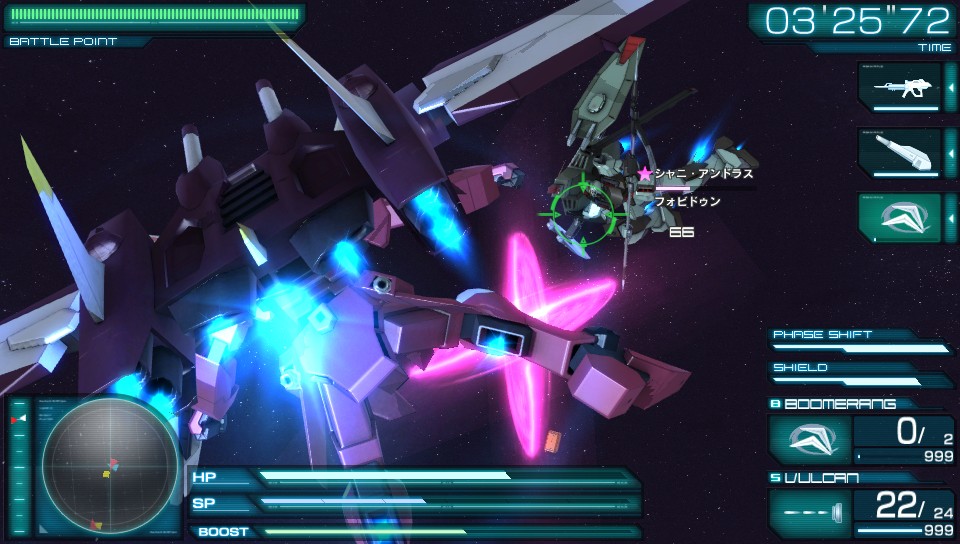
Task: Activate the Boomerang weapon icon panel
Action: click(x=810, y=439)
